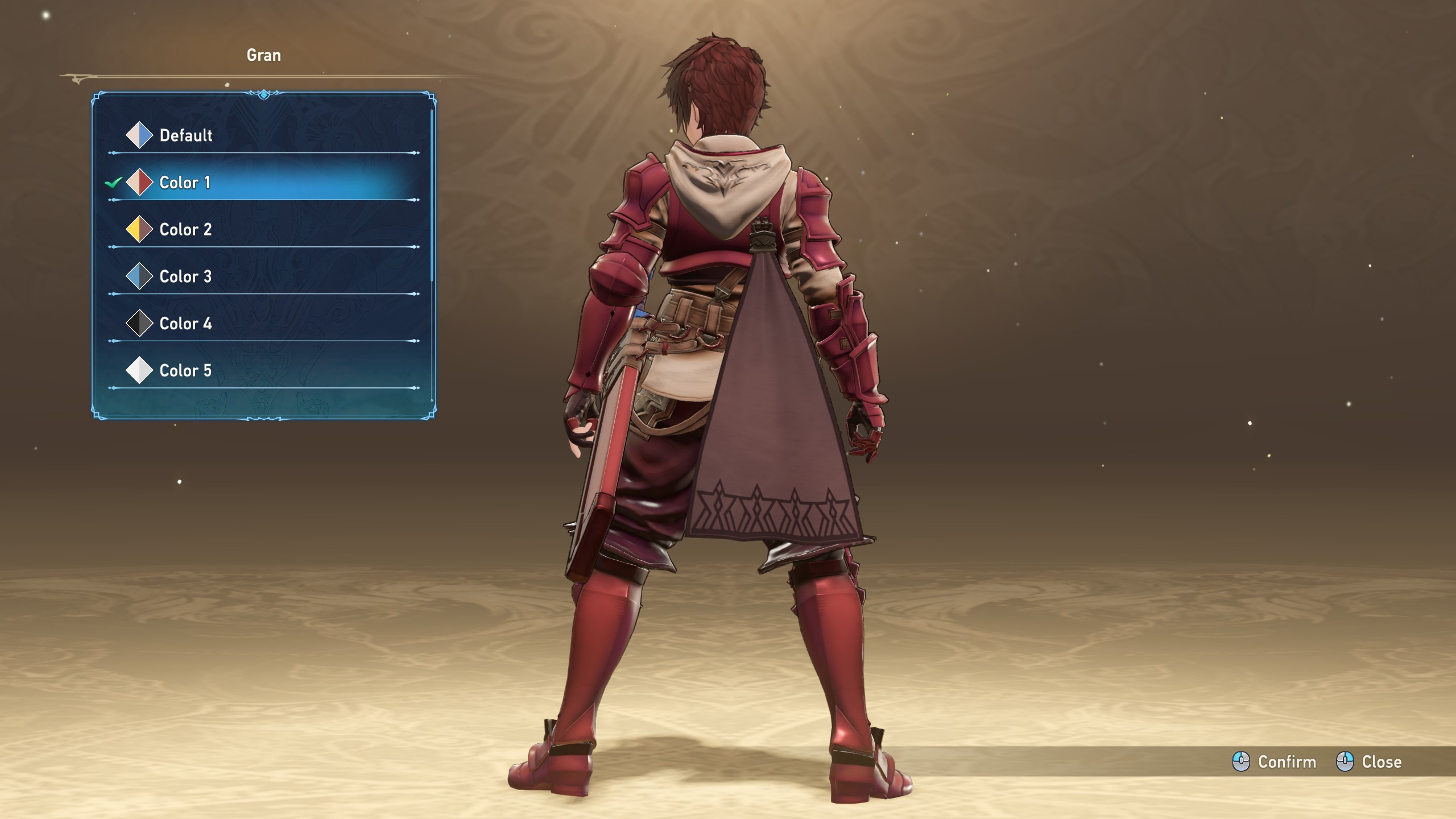
Task: Select Color 3 from the list
Action: [x=185, y=277]
